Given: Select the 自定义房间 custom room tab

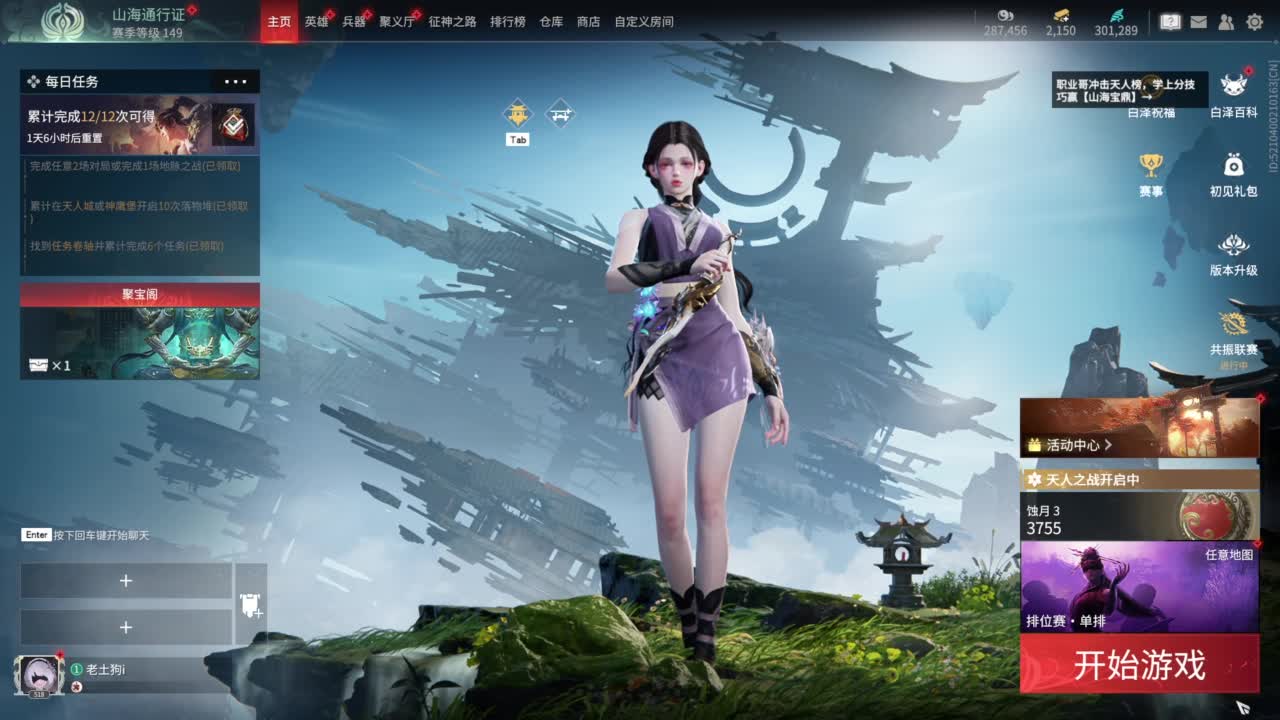Looking at the screenshot, I should [643, 21].
